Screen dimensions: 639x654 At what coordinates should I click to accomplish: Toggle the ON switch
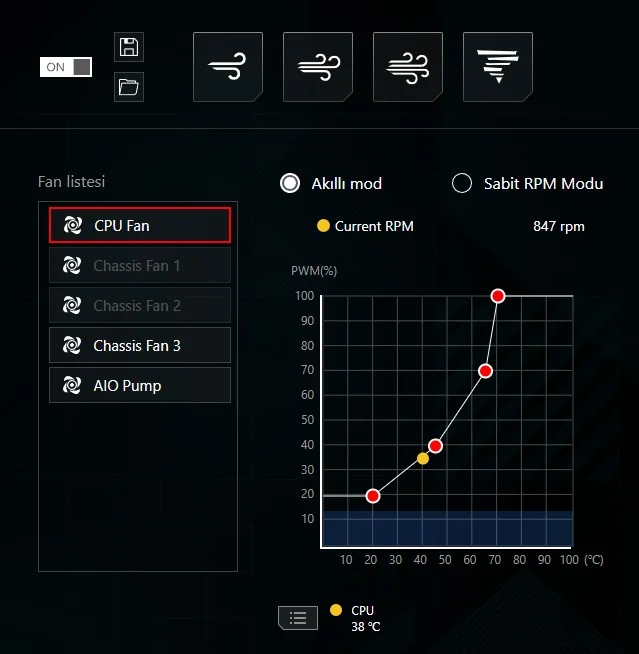point(66,67)
